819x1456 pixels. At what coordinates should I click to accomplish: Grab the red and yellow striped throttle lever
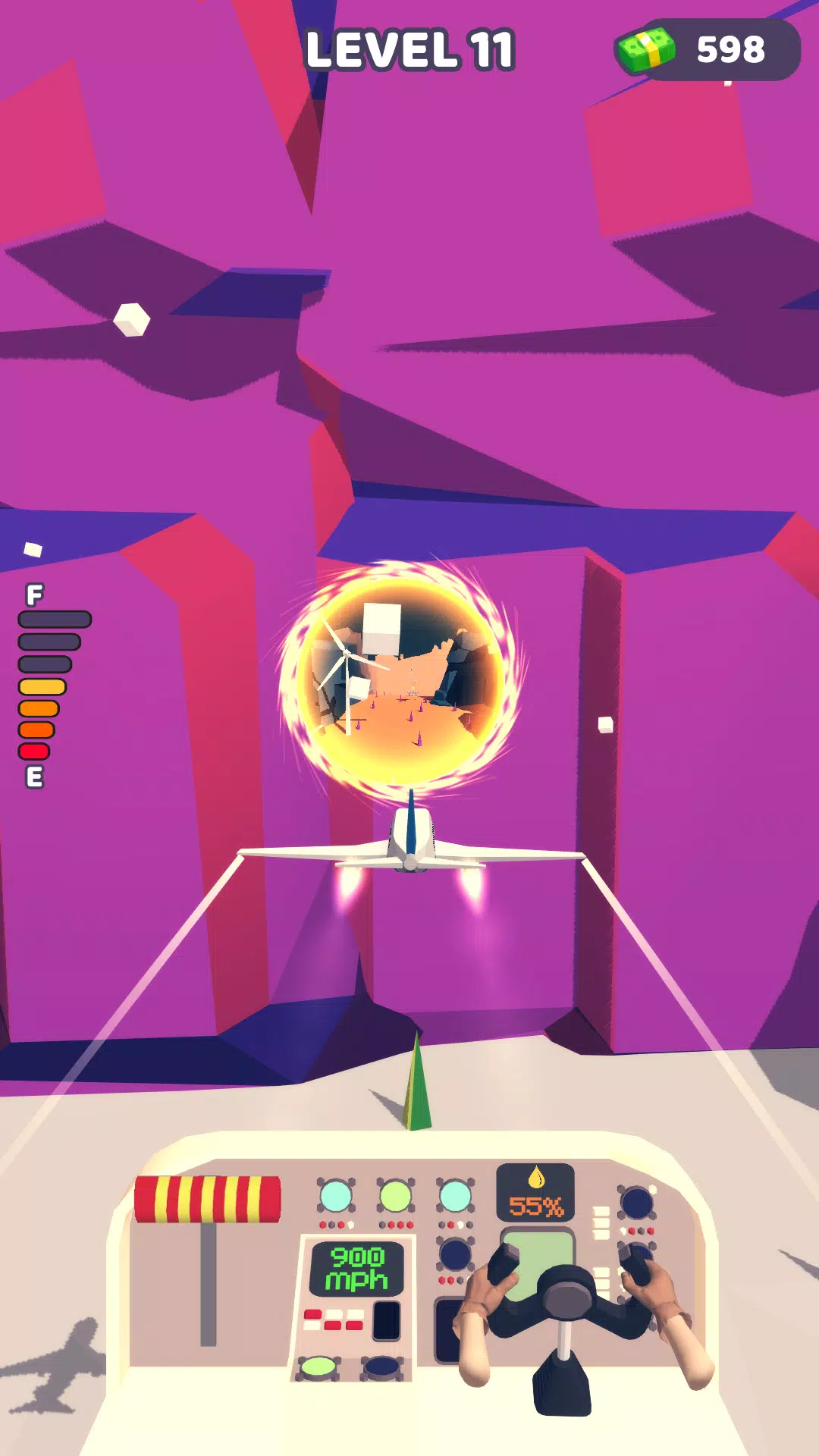coord(207,1200)
